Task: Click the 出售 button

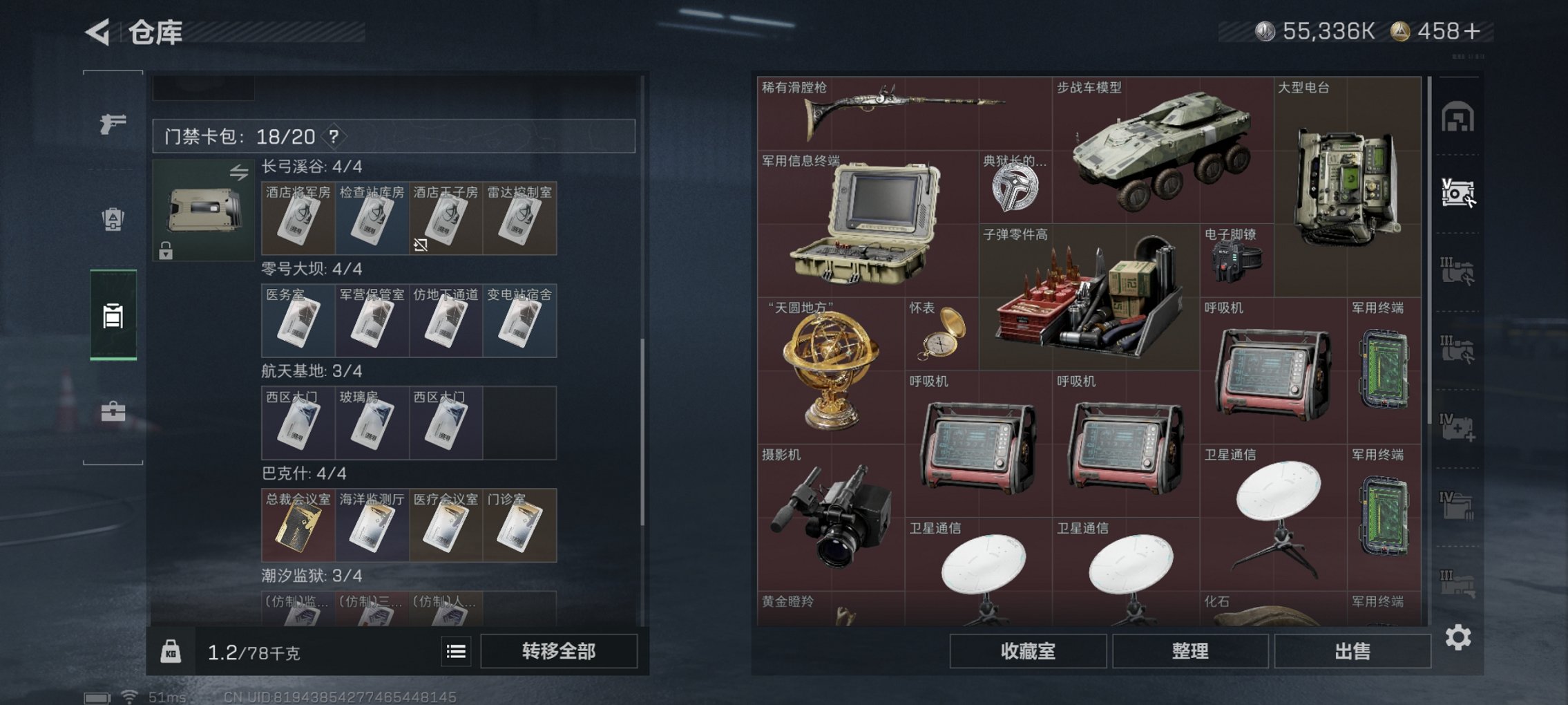Action: point(1355,651)
